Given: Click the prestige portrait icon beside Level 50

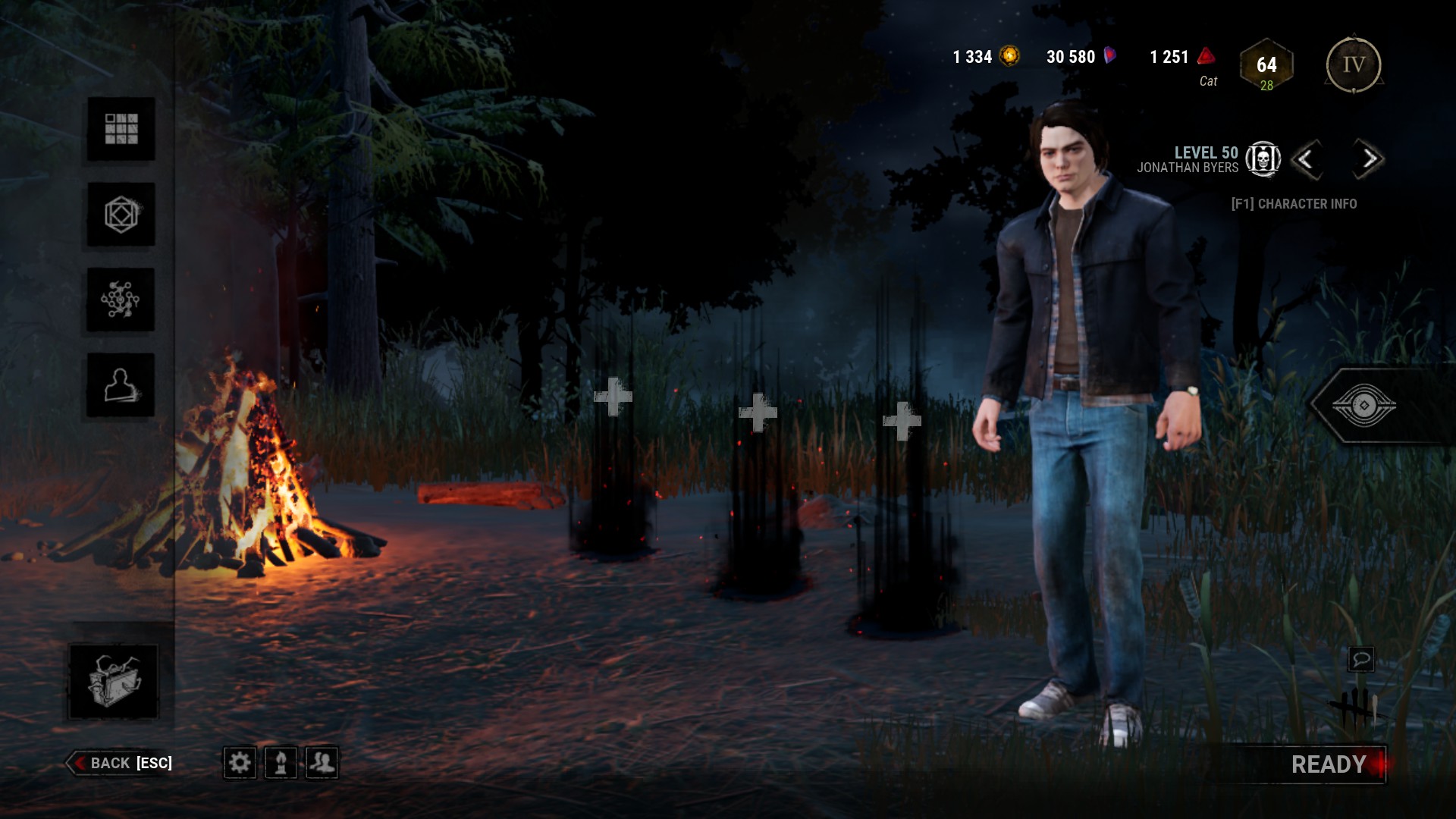Looking at the screenshot, I should pos(1263,159).
